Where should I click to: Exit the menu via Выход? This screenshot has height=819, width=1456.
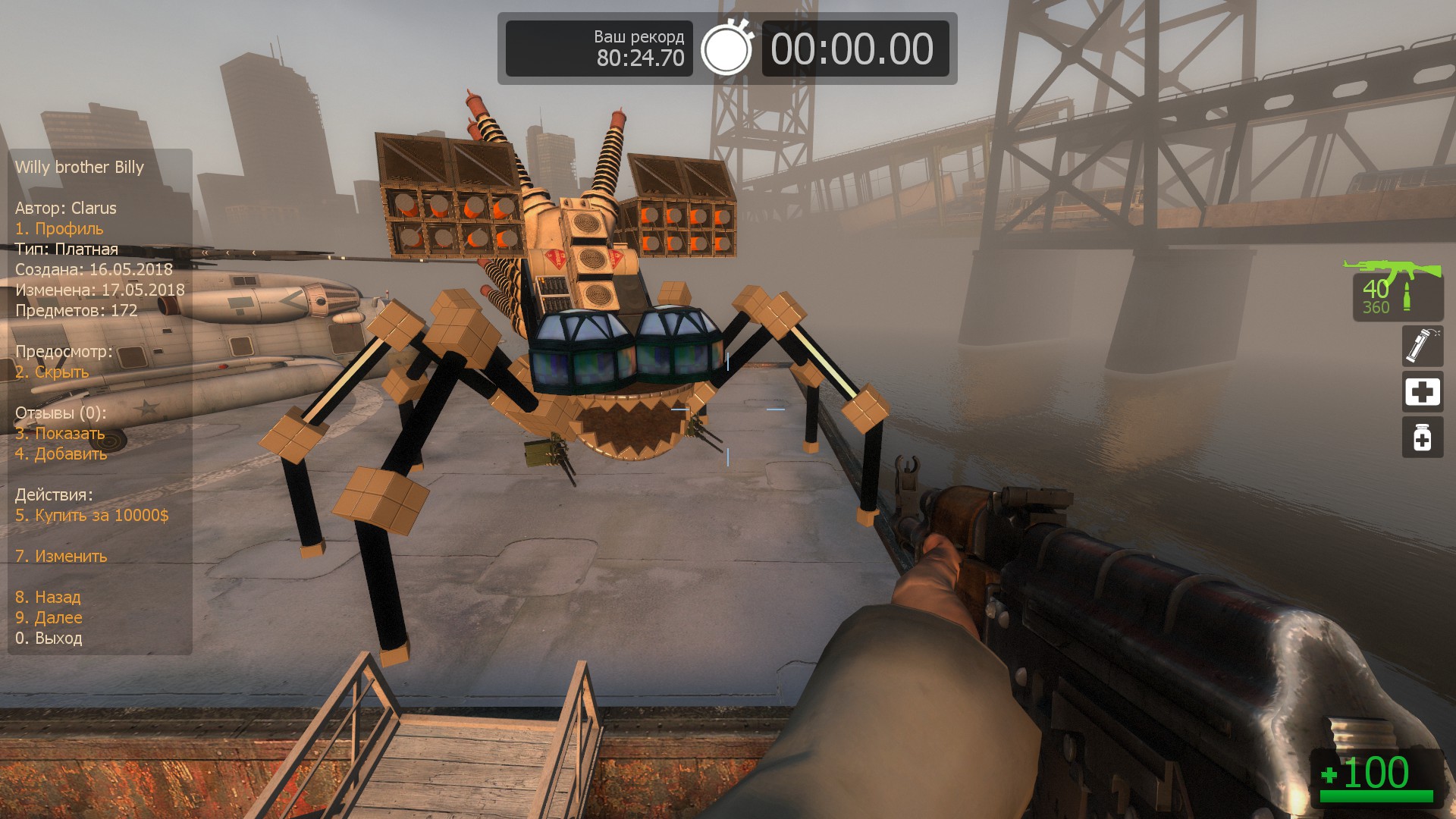(x=49, y=638)
